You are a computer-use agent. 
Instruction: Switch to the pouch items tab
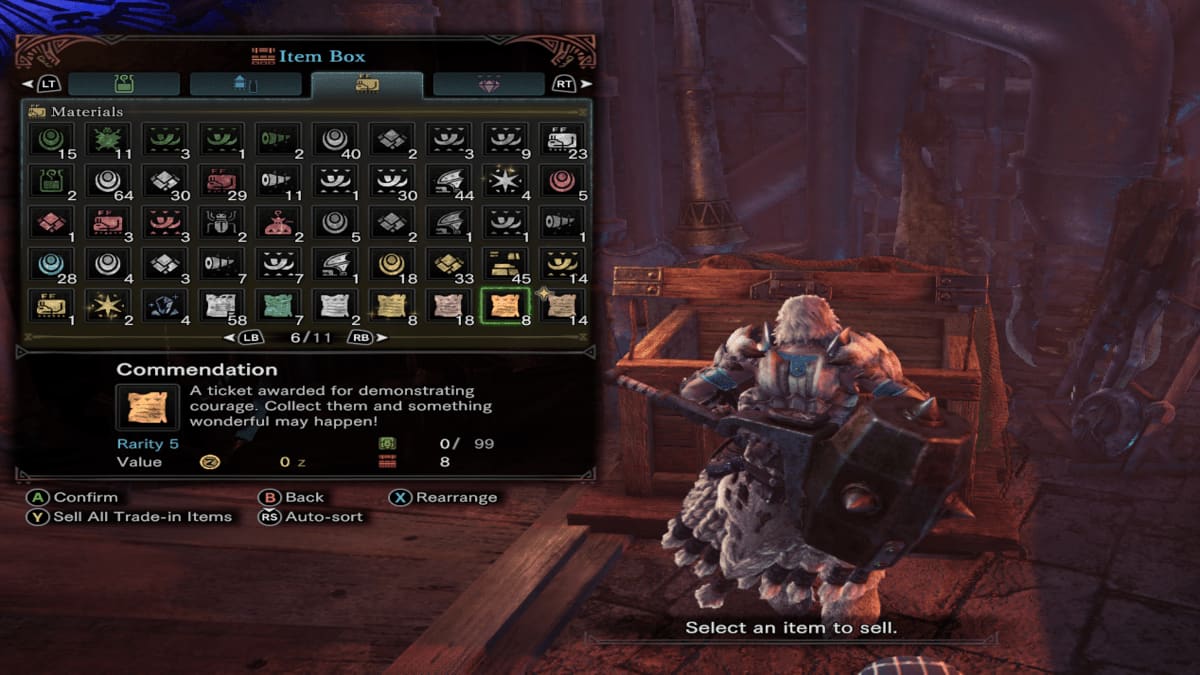tap(124, 84)
